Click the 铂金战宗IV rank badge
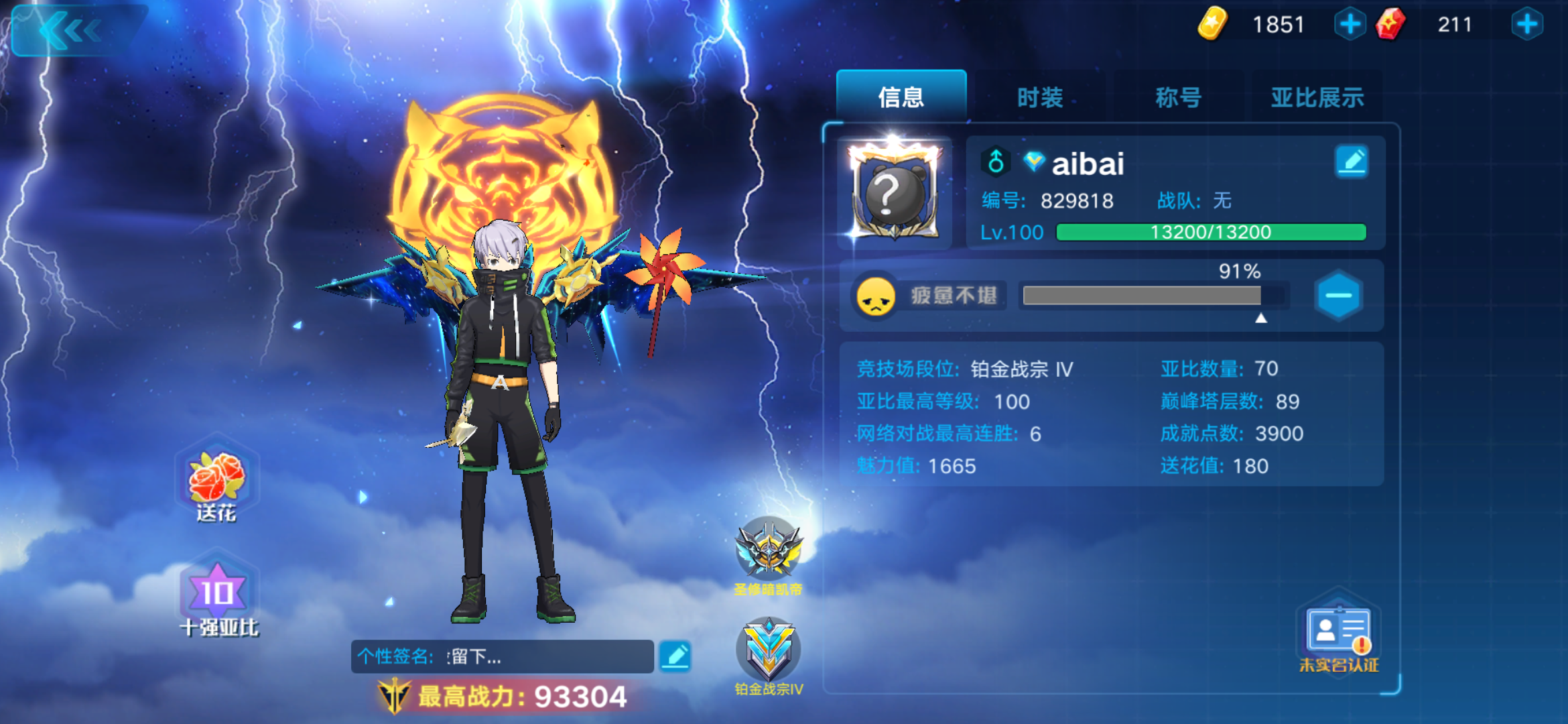Screen dimensions: 1568x724 pos(769,647)
